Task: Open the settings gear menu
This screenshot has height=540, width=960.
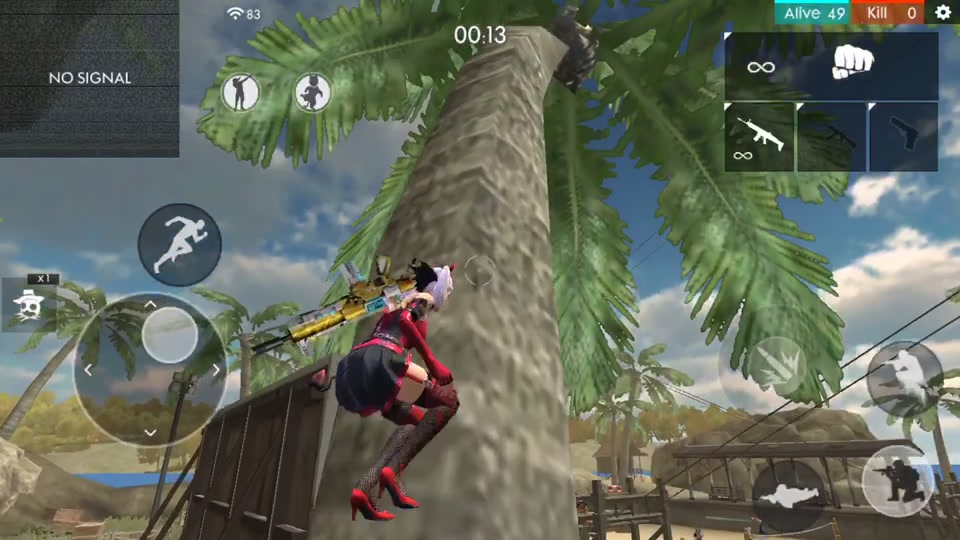Action: (942, 13)
